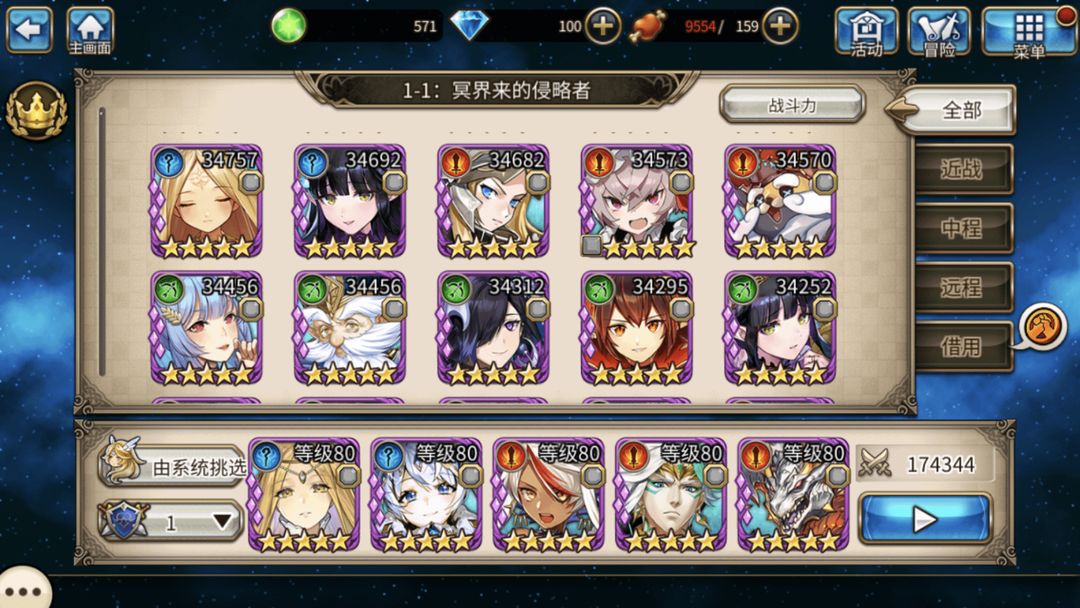The image size is (1080, 608).
Task: Select the hero with 34757 power
Action: pyautogui.click(x=206, y=201)
